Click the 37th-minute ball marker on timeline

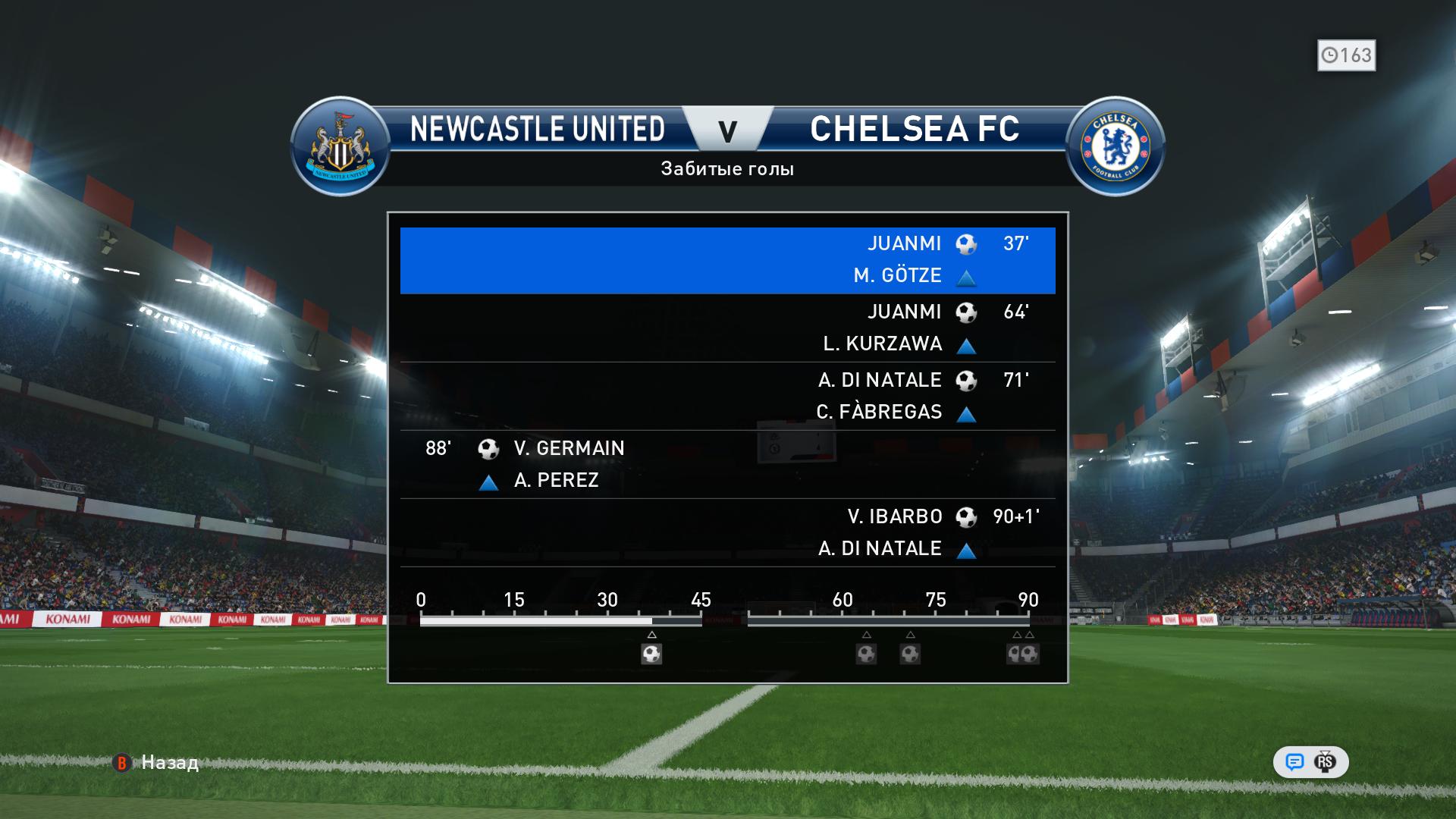pos(651,654)
